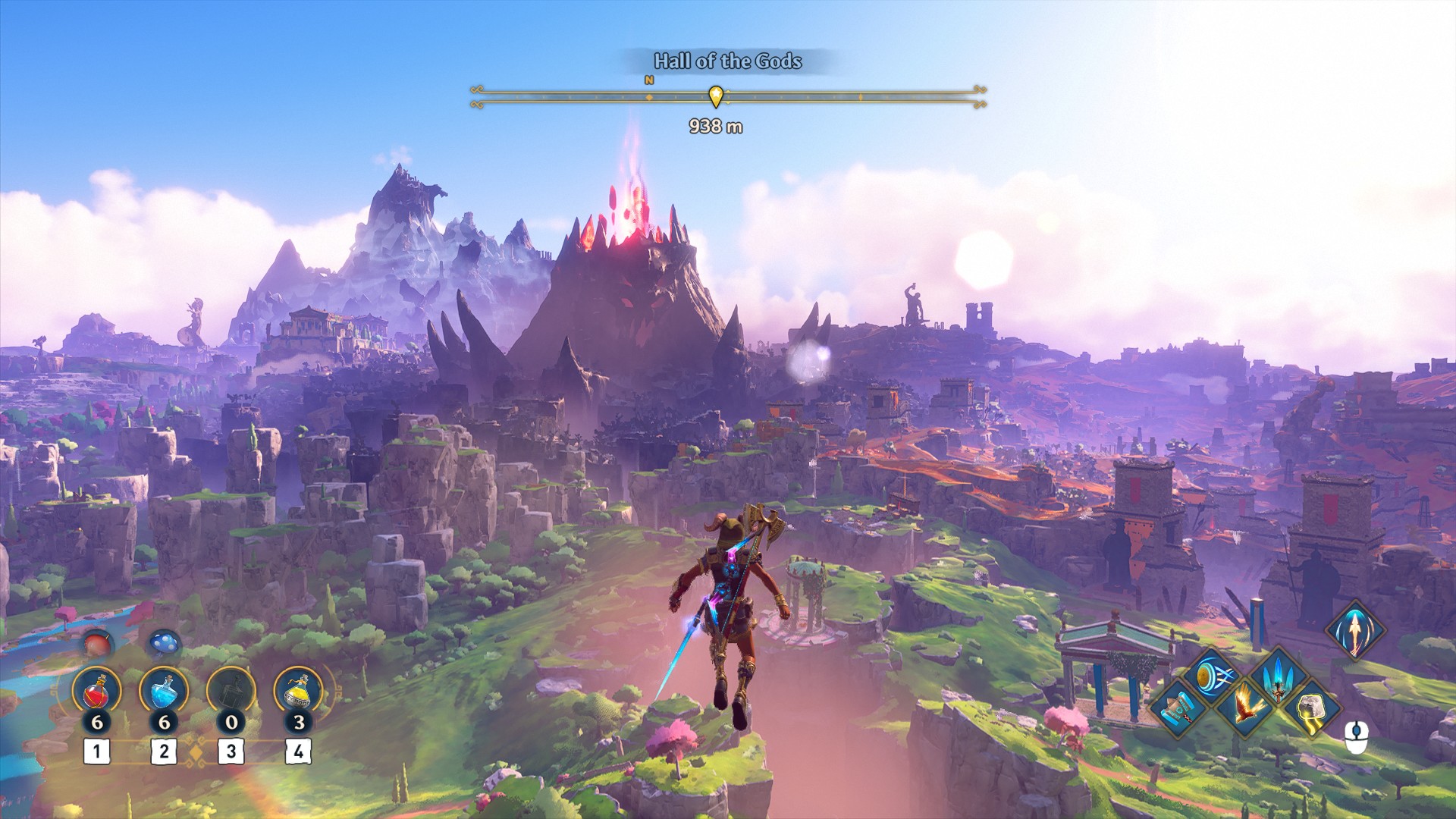Use the yellow potion in the ornate flask
The width and height of the screenshot is (1456, 819).
[x=298, y=692]
